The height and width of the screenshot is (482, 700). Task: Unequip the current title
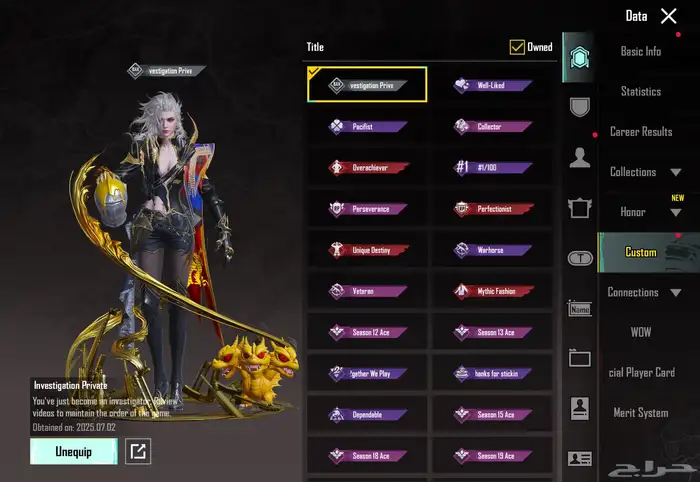coord(73,452)
